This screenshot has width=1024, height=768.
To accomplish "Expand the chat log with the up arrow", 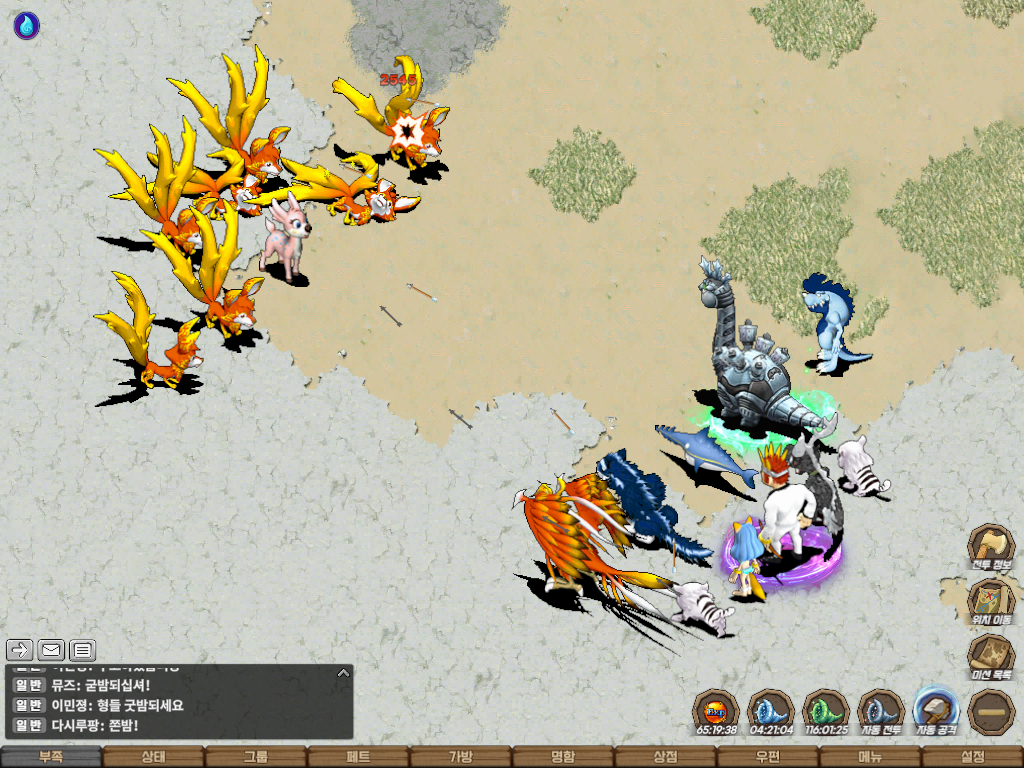I will tap(343, 673).
